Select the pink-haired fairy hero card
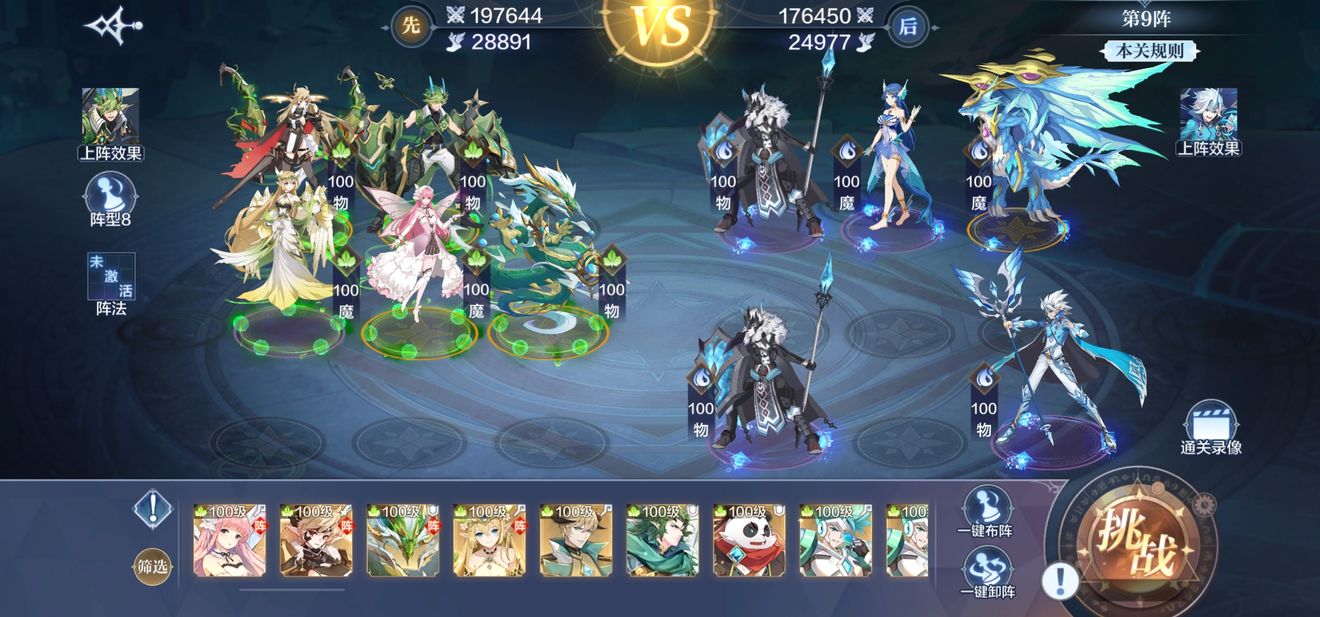The height and width of the screenshot is (617, 1320). tap(229, 541)
